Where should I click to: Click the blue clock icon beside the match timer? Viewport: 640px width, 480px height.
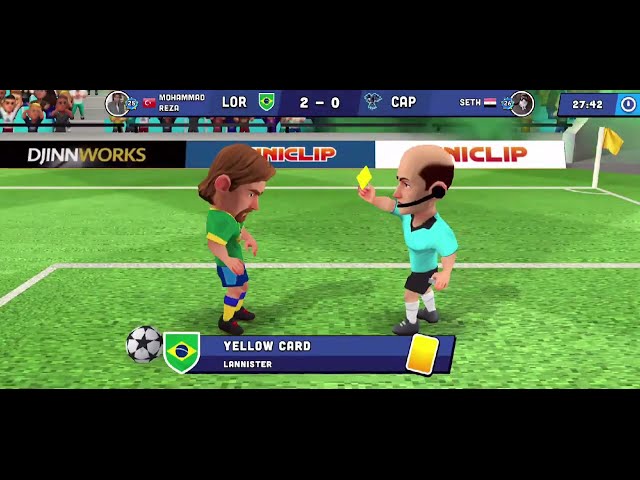pyautogui.click(x=627, y=104)
